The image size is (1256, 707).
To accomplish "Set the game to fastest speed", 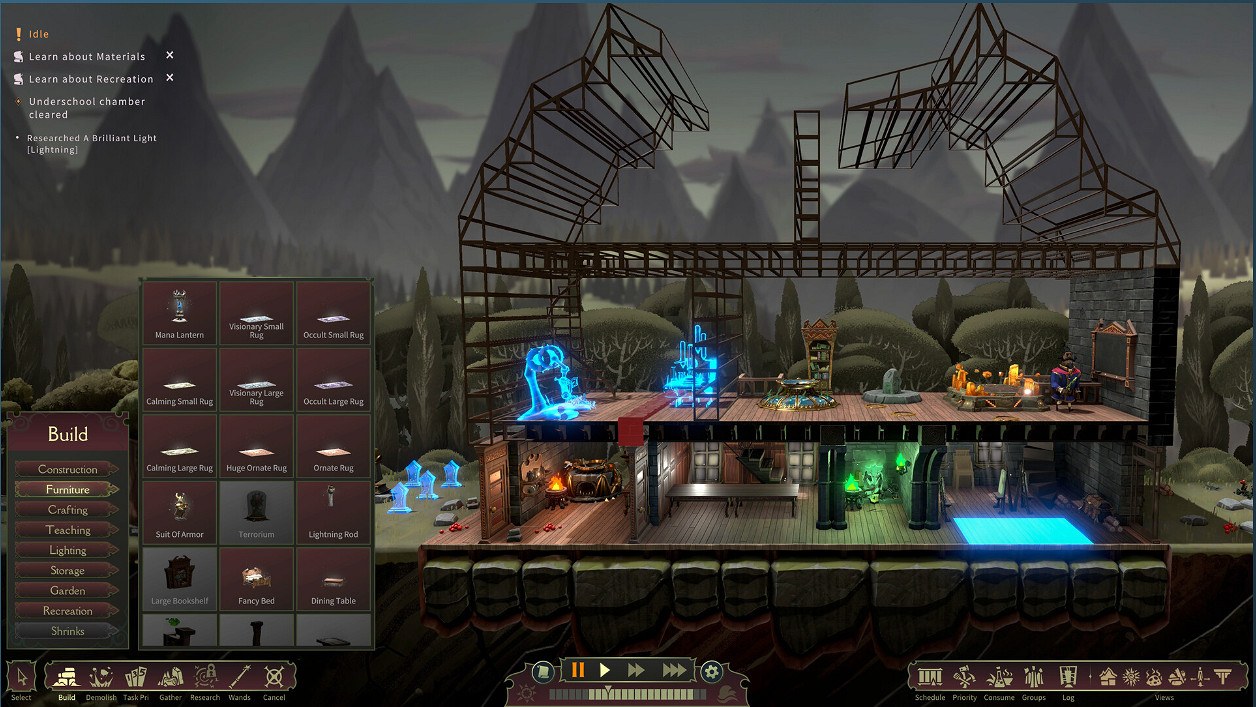I will click(675, 670).
